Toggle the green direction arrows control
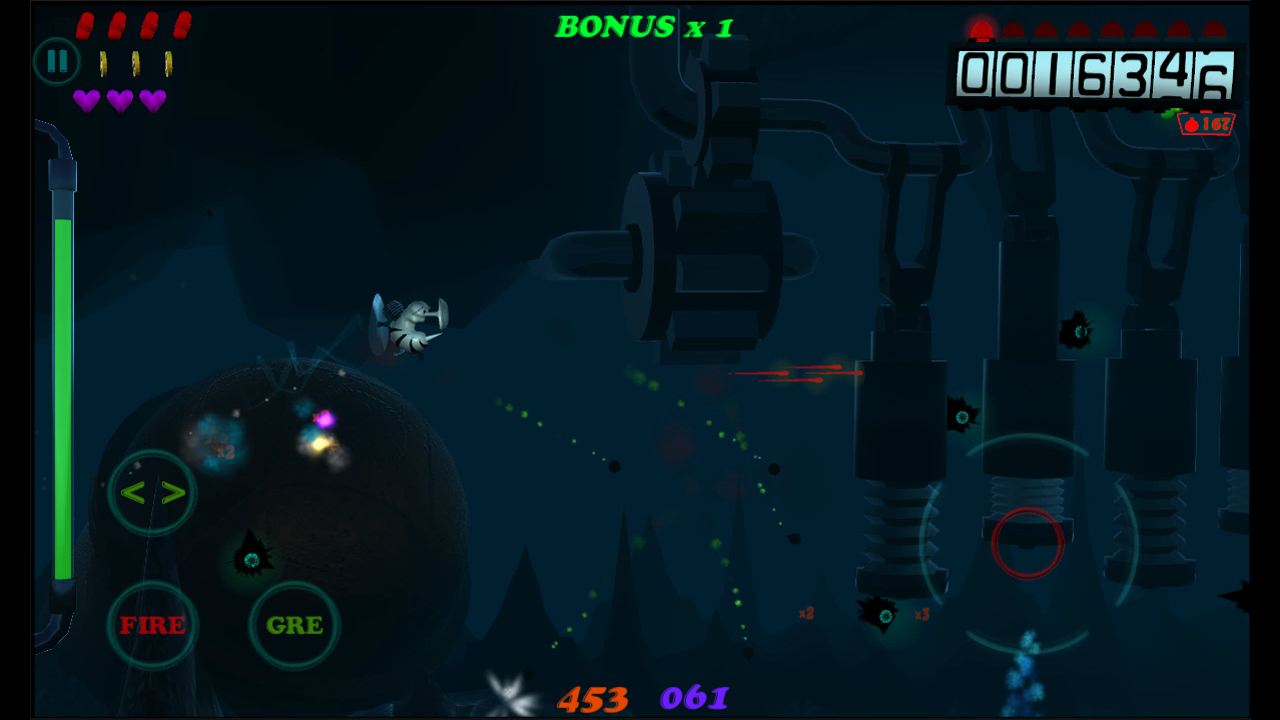The image size is (1280, 720). point(151,491)
